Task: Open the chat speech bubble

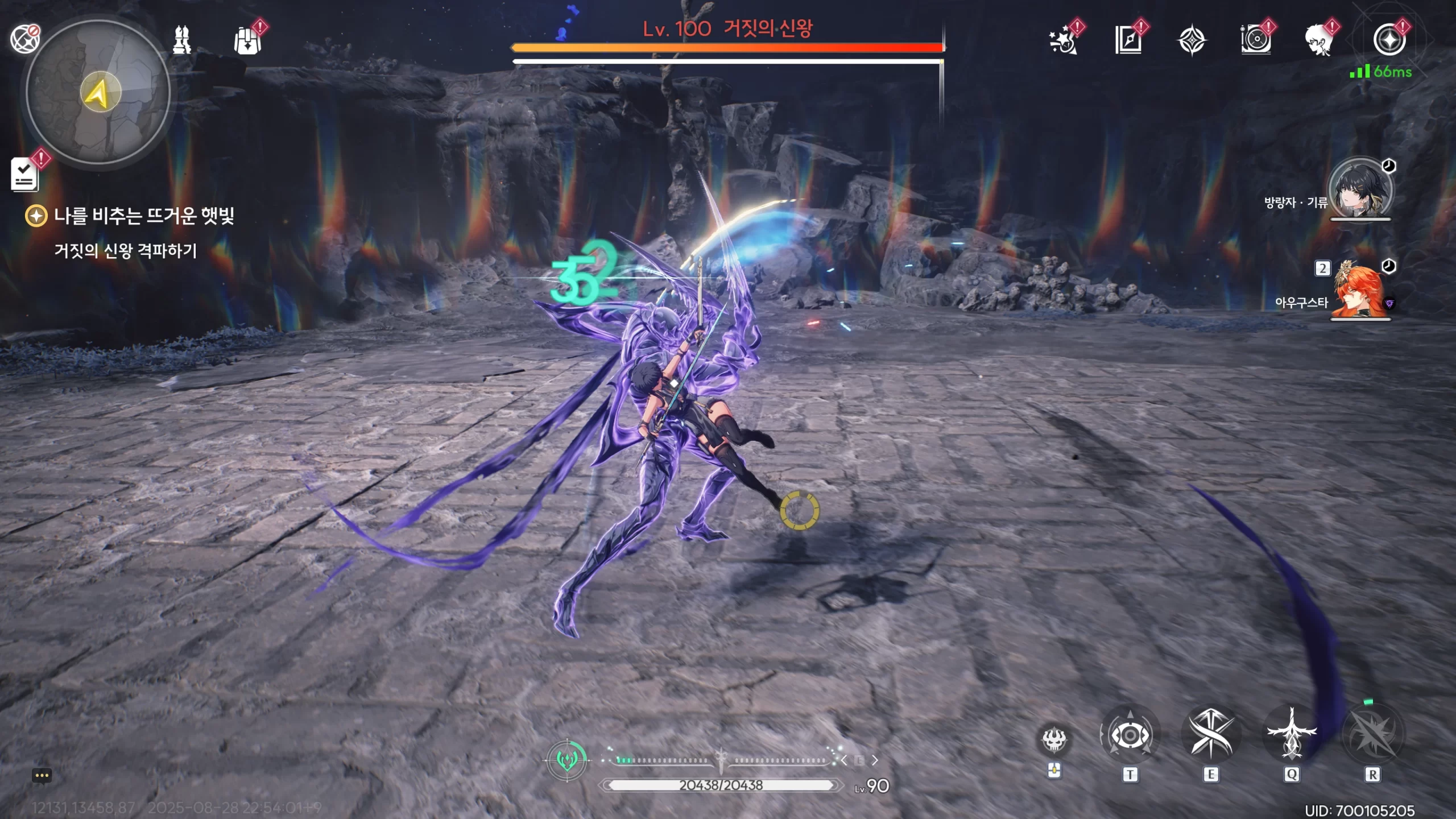Action: click(x=42, y=776)
